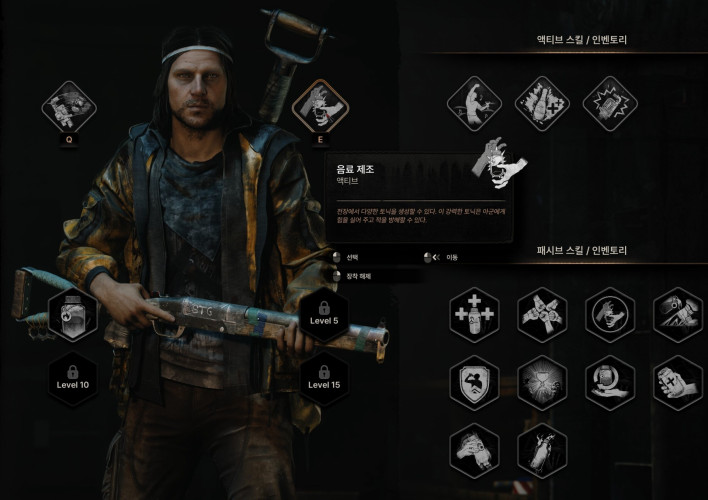Pick the bottle with plus signs active skill
The height and width of the screenshot is (500, 708).
[x=541, y=103]
